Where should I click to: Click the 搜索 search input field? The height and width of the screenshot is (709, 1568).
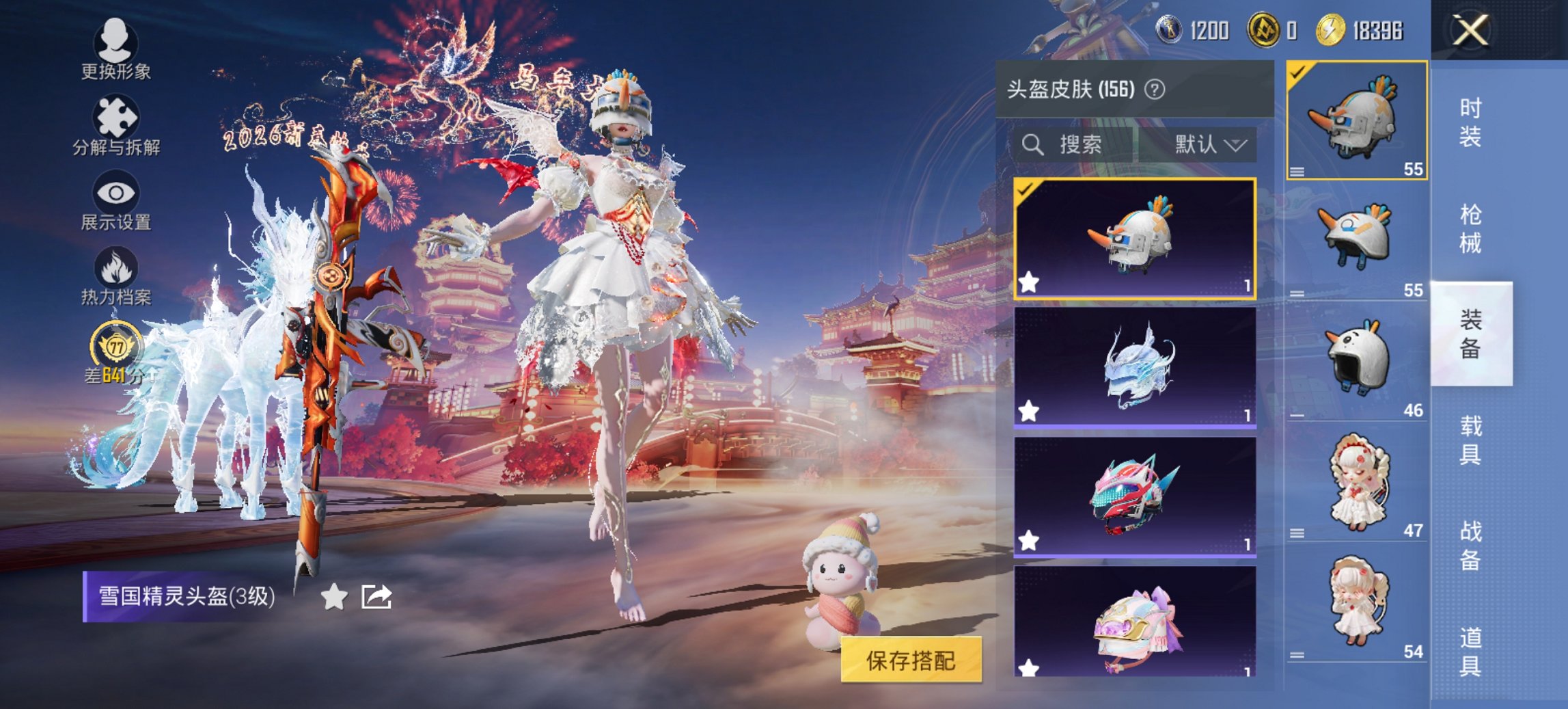pyautogui.click(x=1093, y=145)
